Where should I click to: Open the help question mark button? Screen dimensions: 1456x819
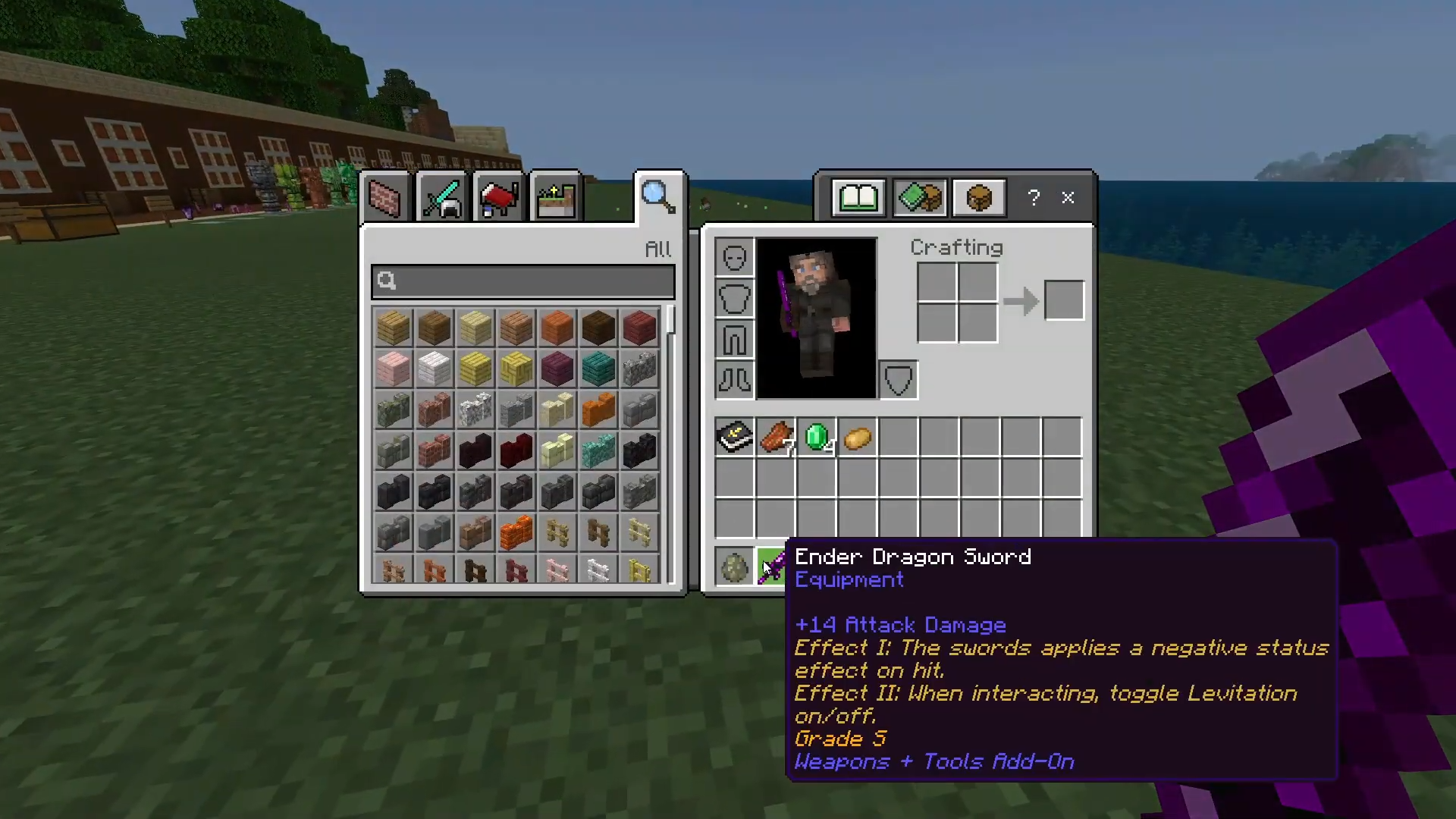pyautogui.click(x=1034, y=198)
